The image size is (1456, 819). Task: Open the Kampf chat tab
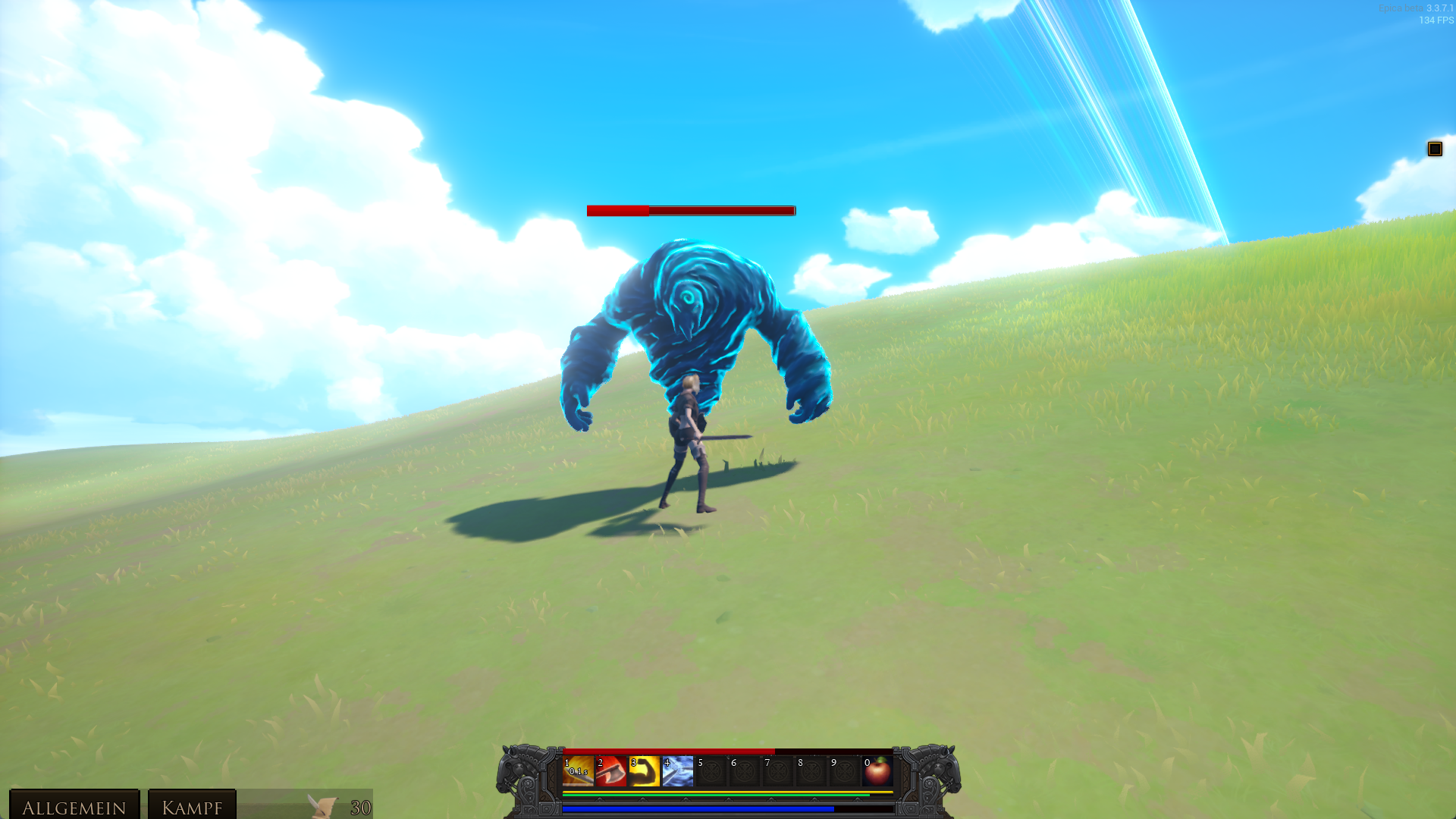(192, 806)
